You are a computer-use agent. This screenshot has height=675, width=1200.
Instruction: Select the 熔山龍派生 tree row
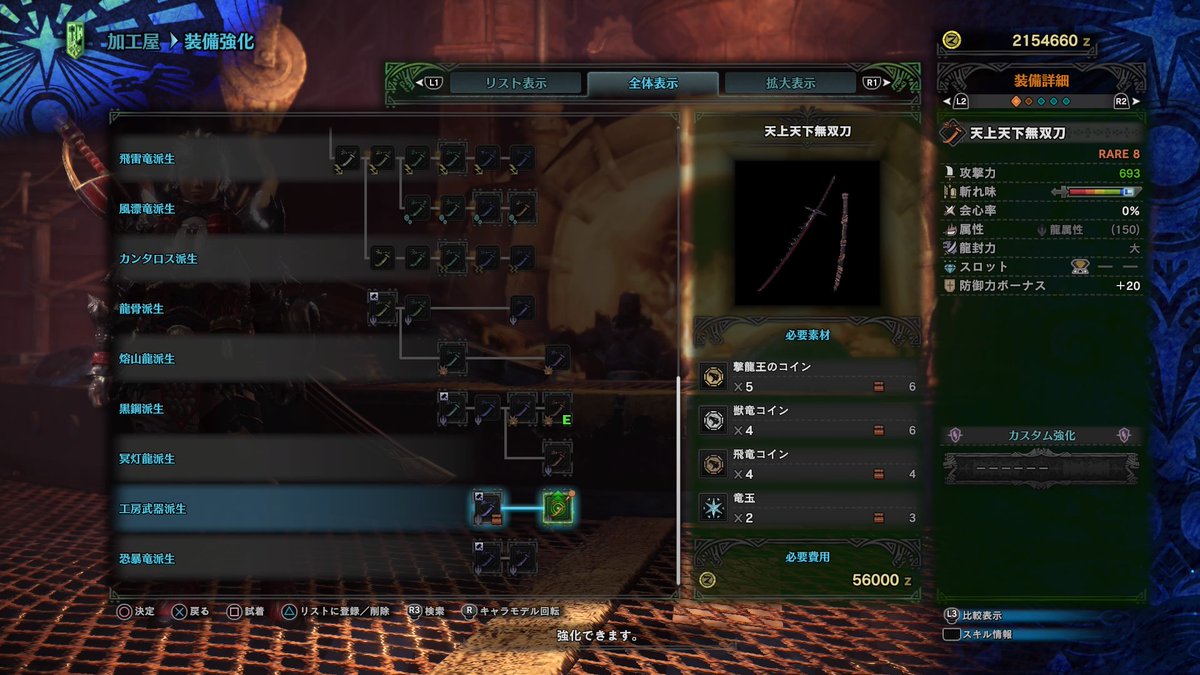(147, 359)
